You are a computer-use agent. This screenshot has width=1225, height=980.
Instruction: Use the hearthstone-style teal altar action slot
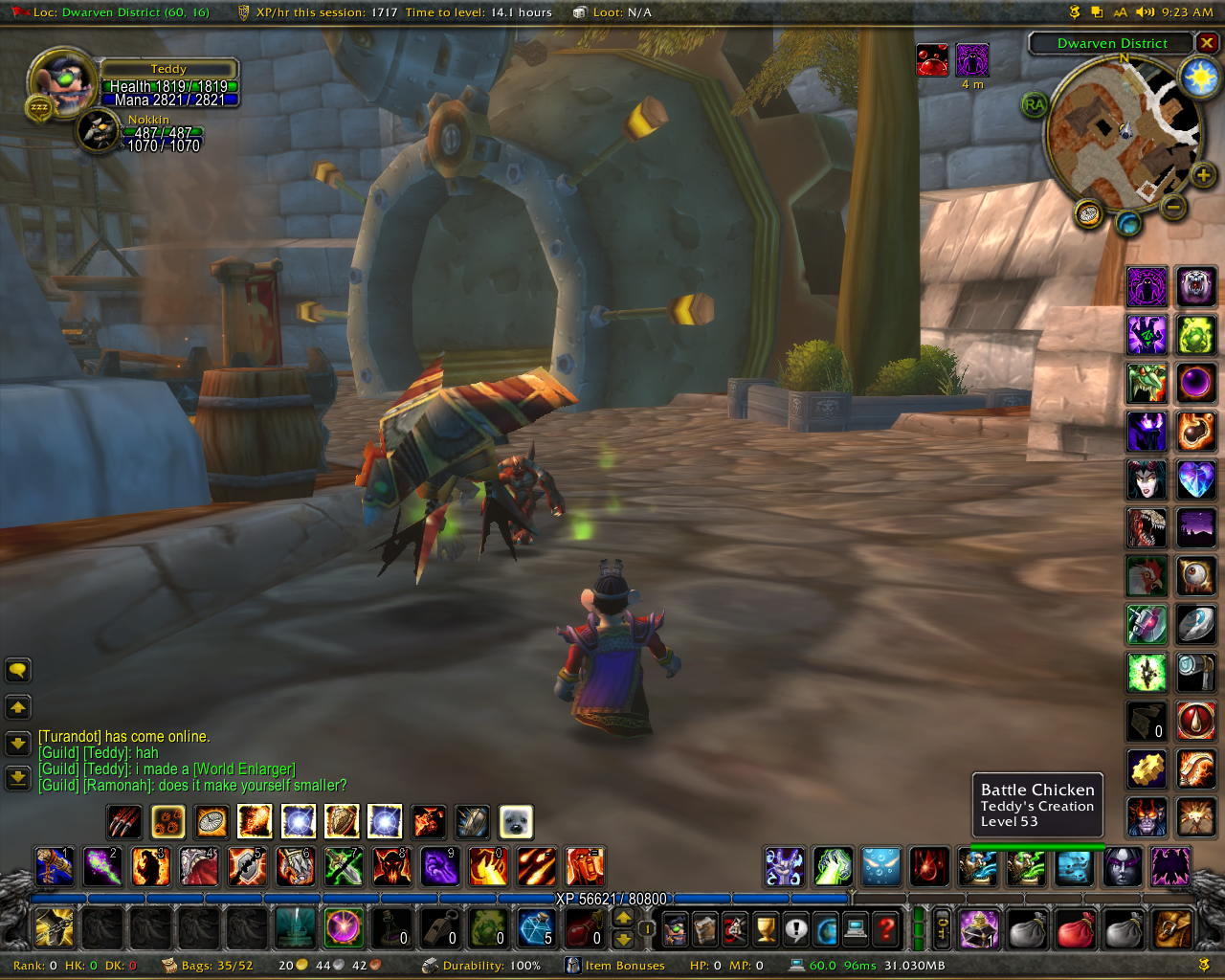(295, 927)
